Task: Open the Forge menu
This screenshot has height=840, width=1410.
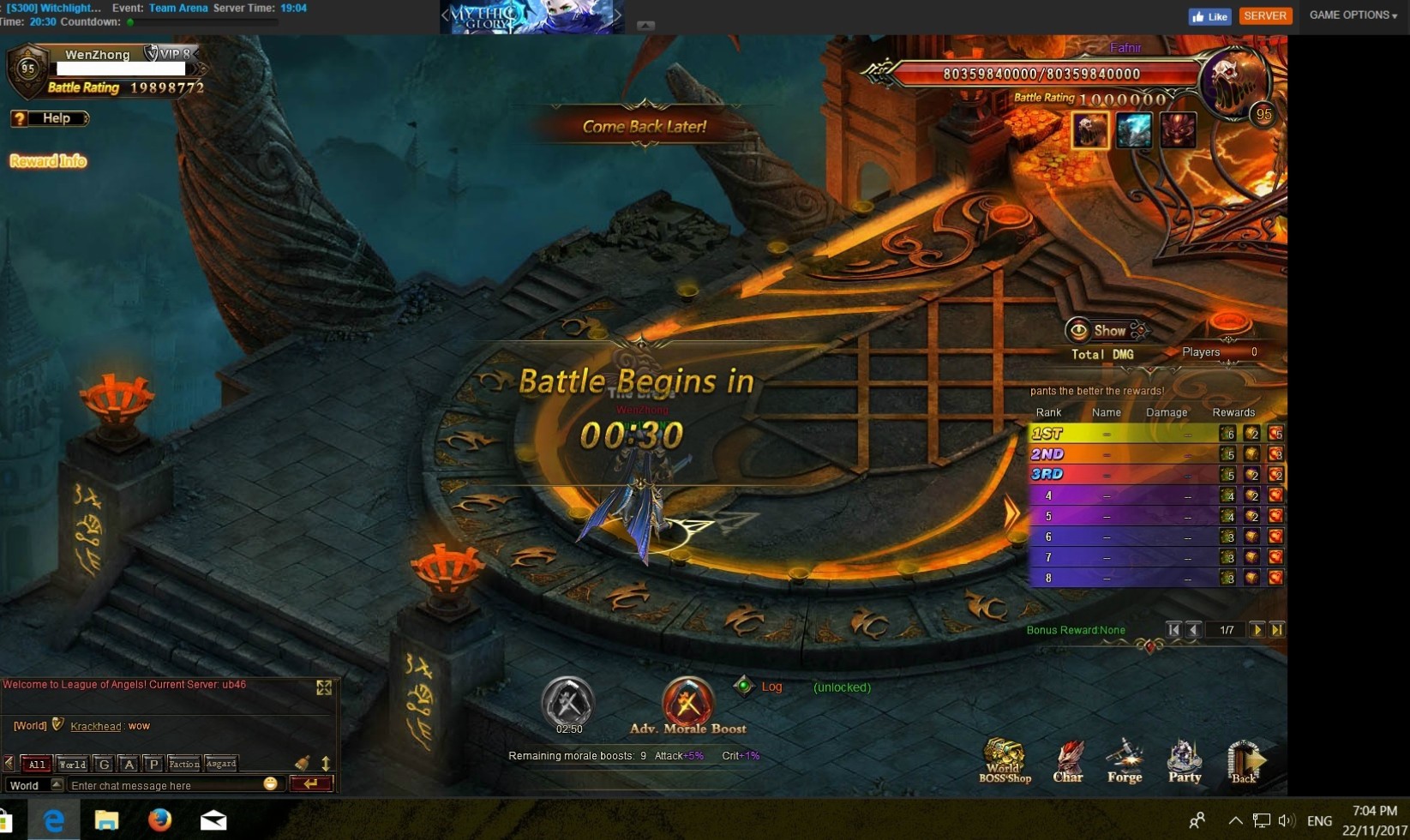Action: [1125, 760]
